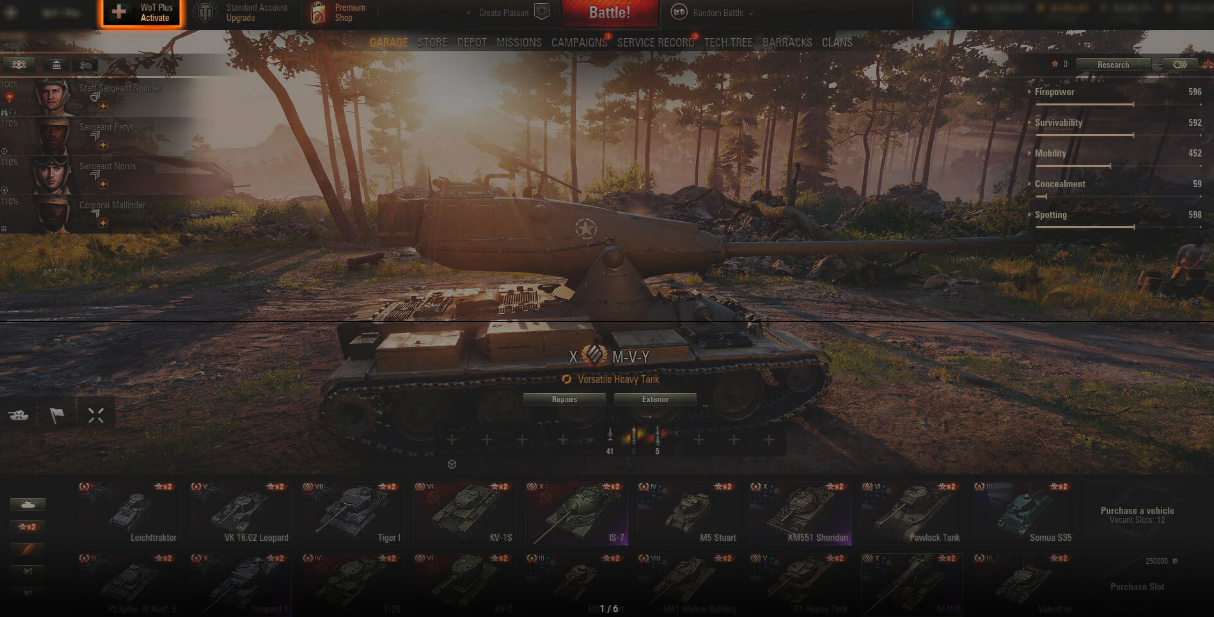Image resolution: width=1214 pixels, height=617 pixels.
Task: Click the Research button
Action: pyautogui.click(x=1113, y=65)
